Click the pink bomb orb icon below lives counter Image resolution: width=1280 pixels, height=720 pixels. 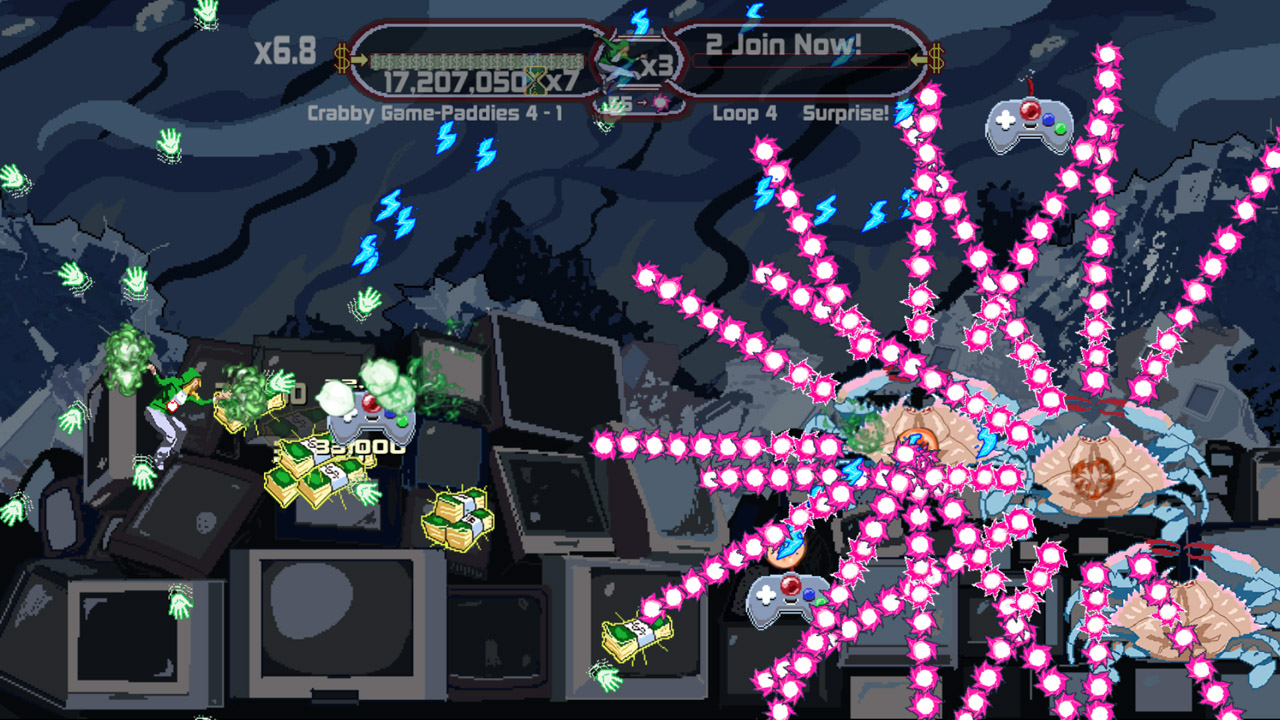(x=661, y=101)
